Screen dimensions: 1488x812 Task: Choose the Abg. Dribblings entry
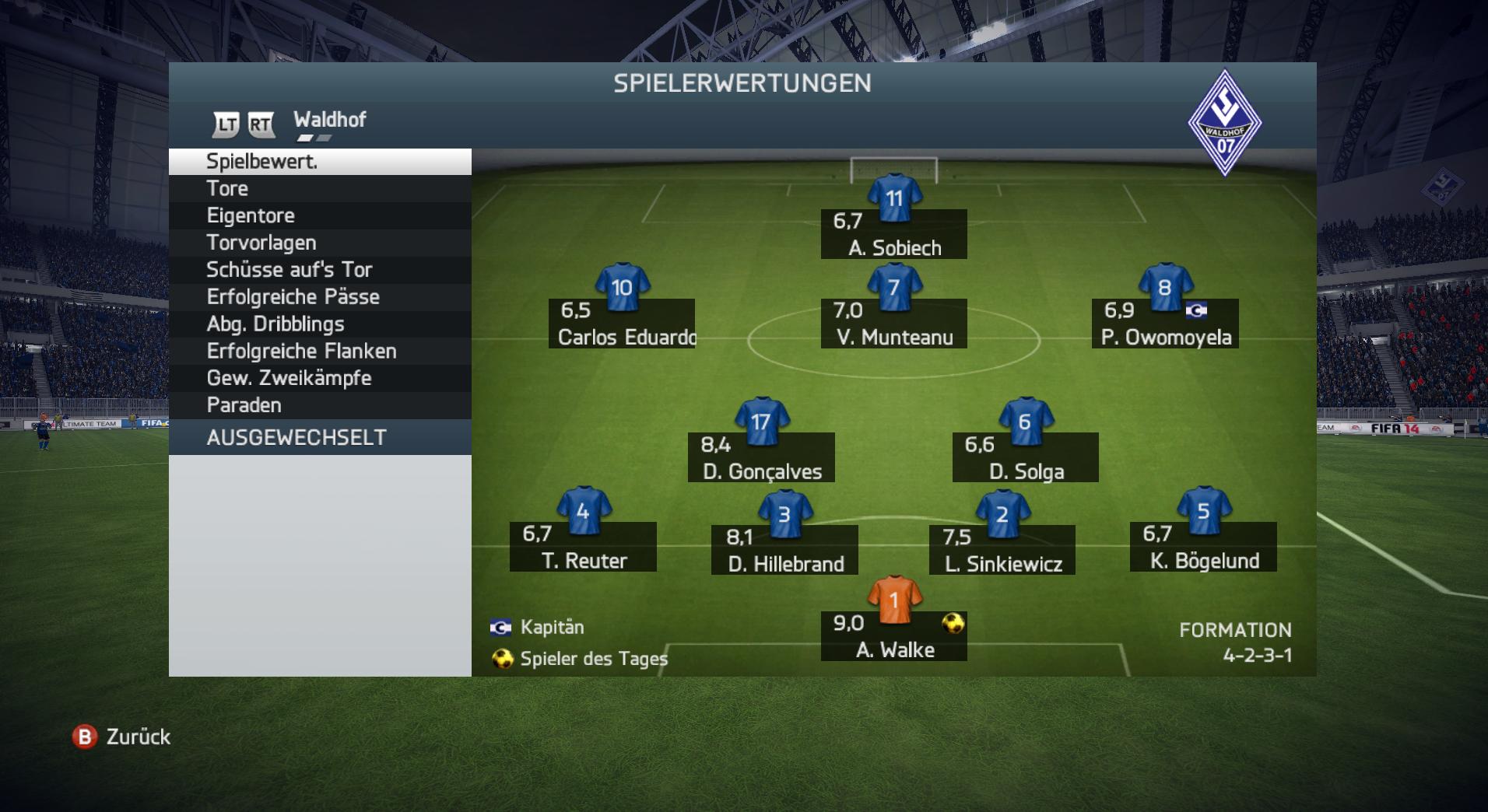point(319,324)
